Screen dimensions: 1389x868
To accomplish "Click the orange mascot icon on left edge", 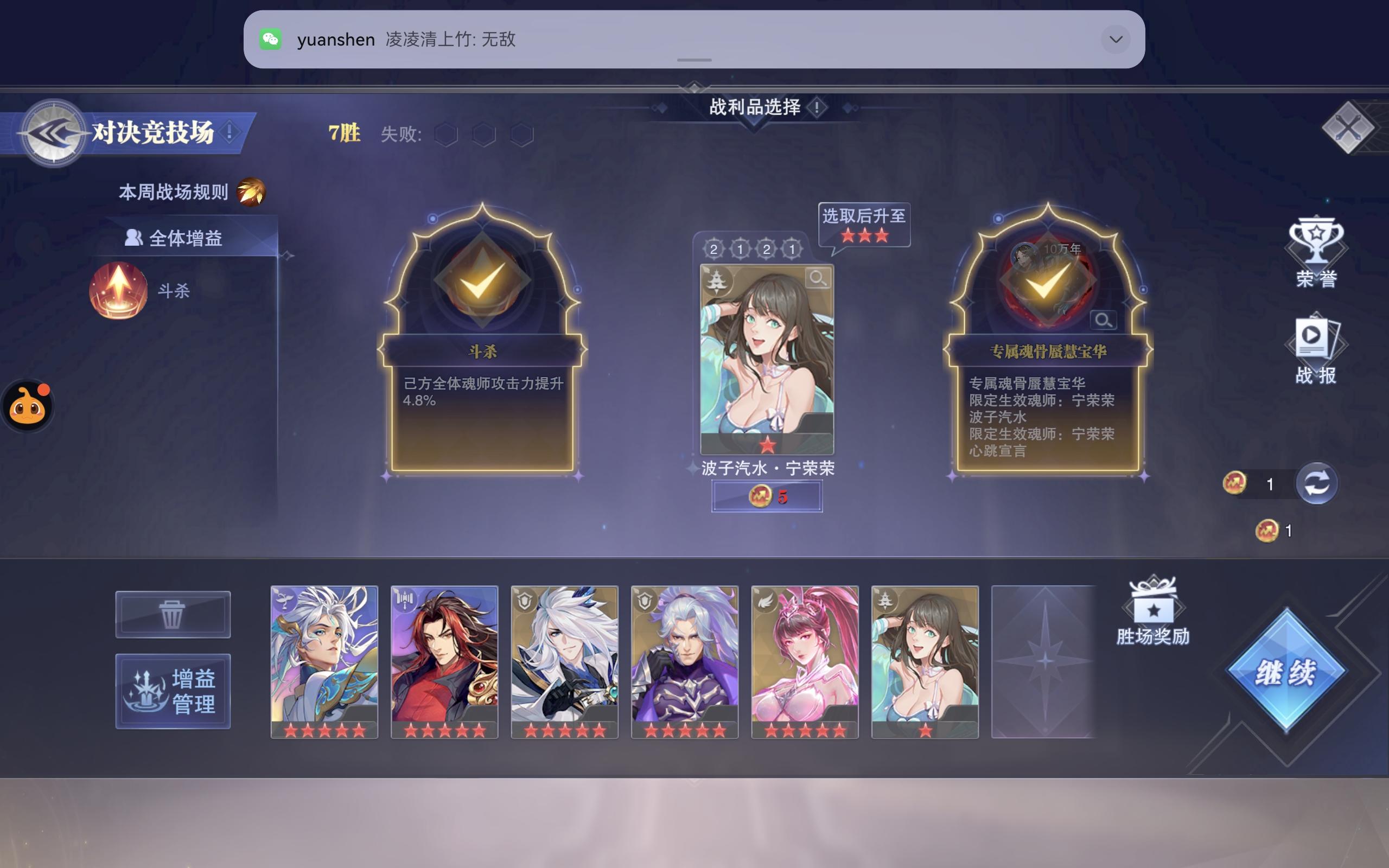I will [28, 405].
